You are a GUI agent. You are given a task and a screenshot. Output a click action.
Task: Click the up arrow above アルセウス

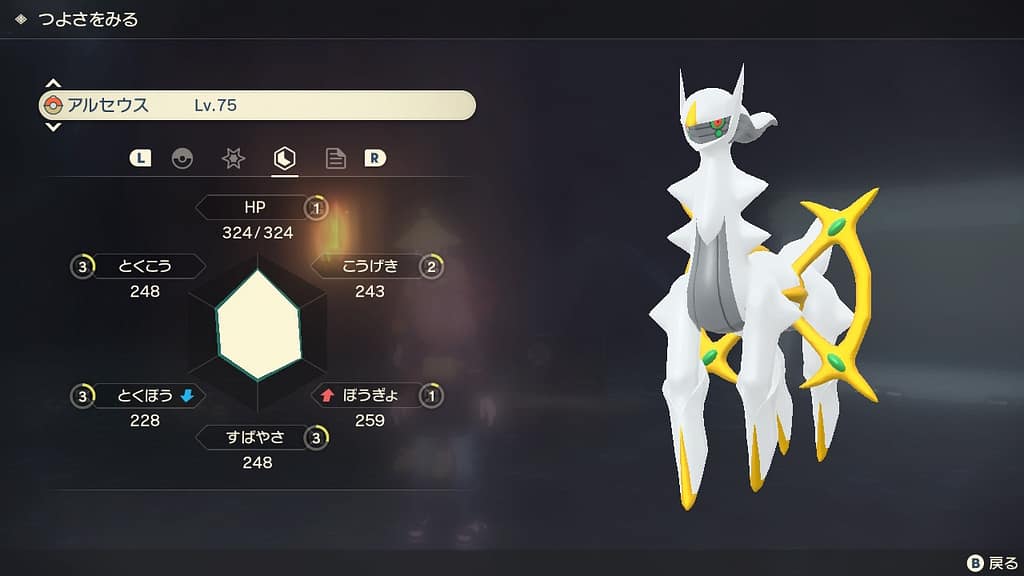pyautogui.click(x=53, y=84)
